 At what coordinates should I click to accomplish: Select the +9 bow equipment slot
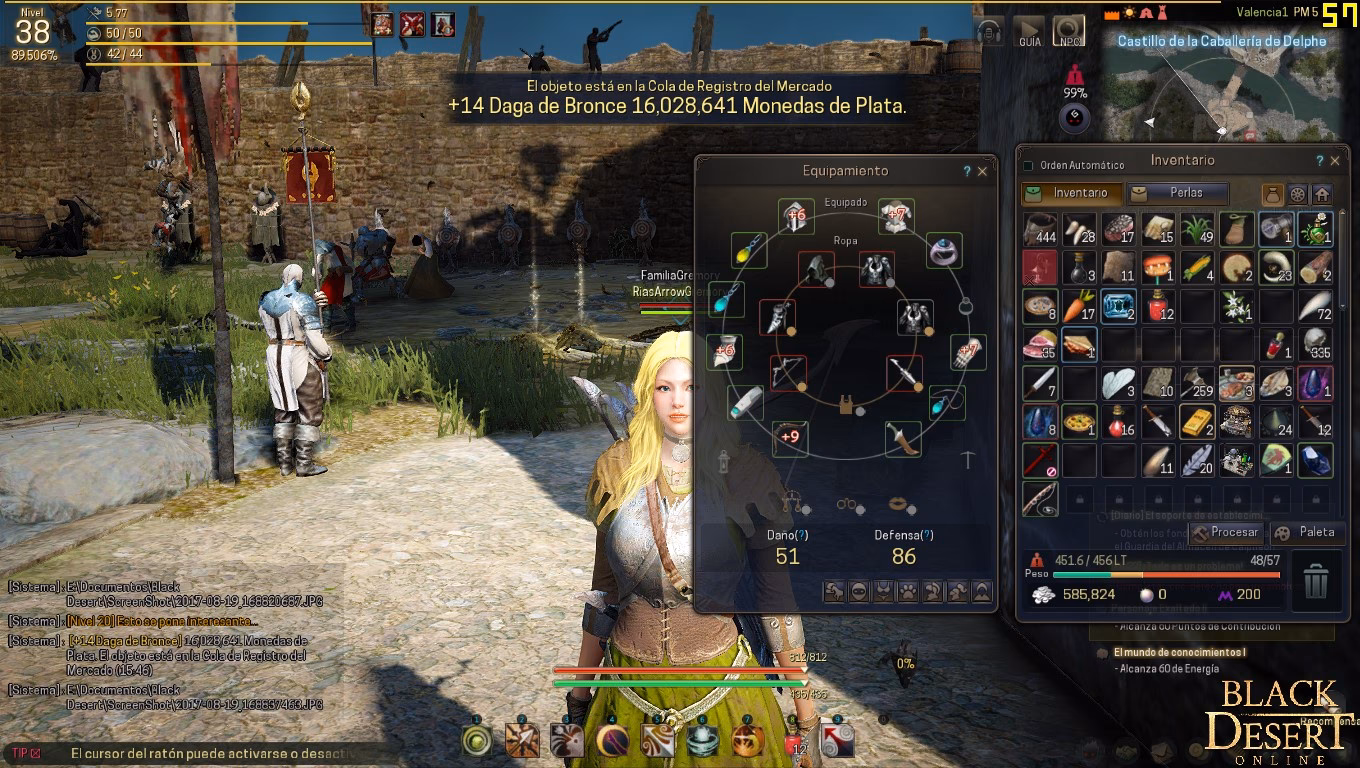(x=790, y=437)
